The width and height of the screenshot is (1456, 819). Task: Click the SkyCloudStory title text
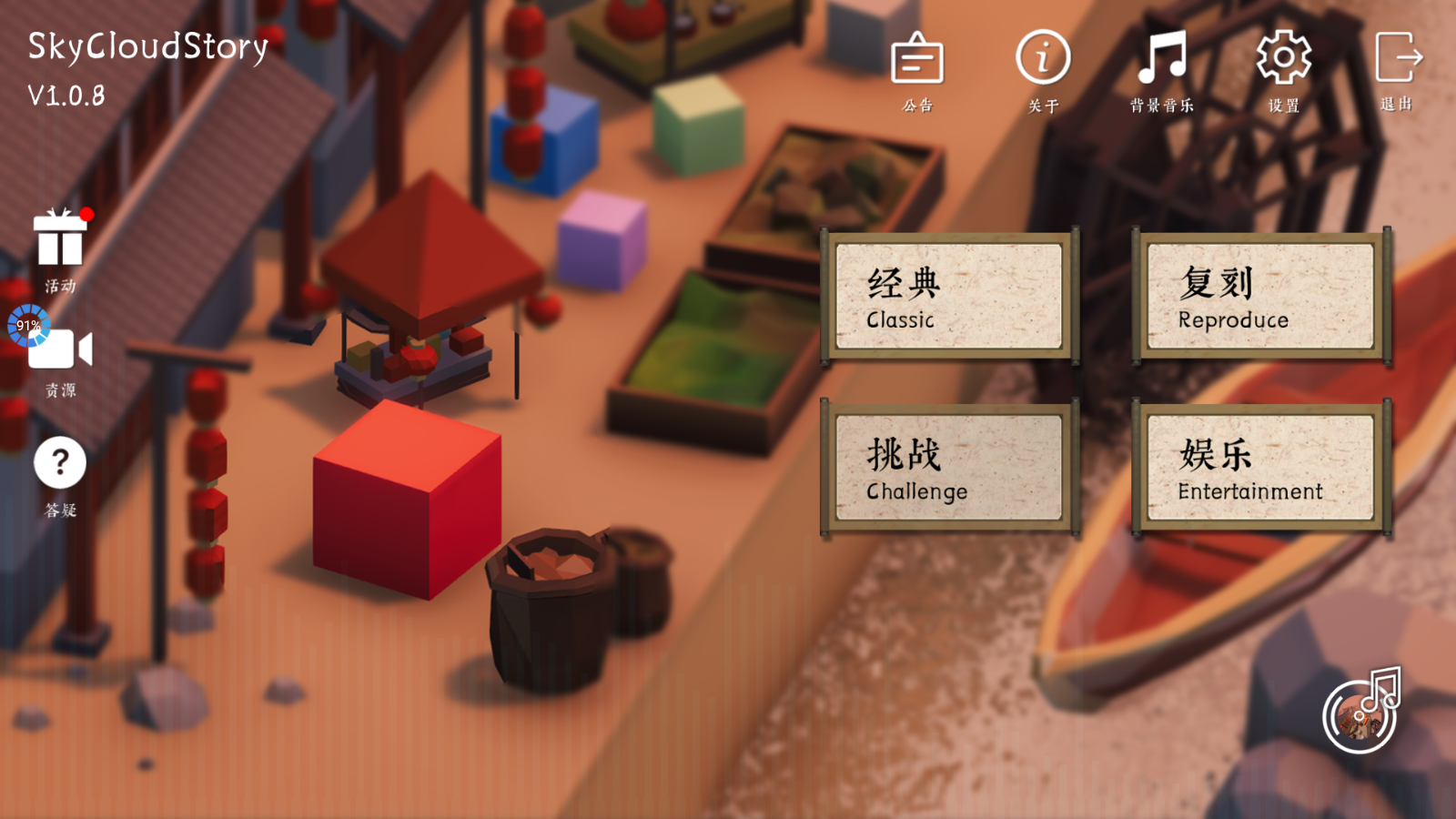pos(148,48)
